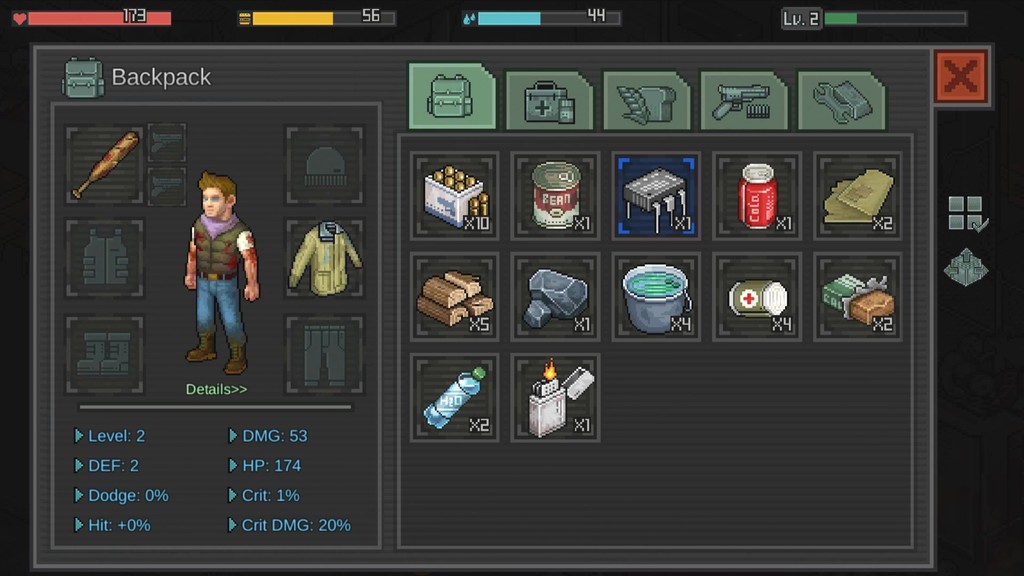Viewport: 1024px width, 576px height.
Task: Select the cloth stack slot
Action: coord(857,195)
